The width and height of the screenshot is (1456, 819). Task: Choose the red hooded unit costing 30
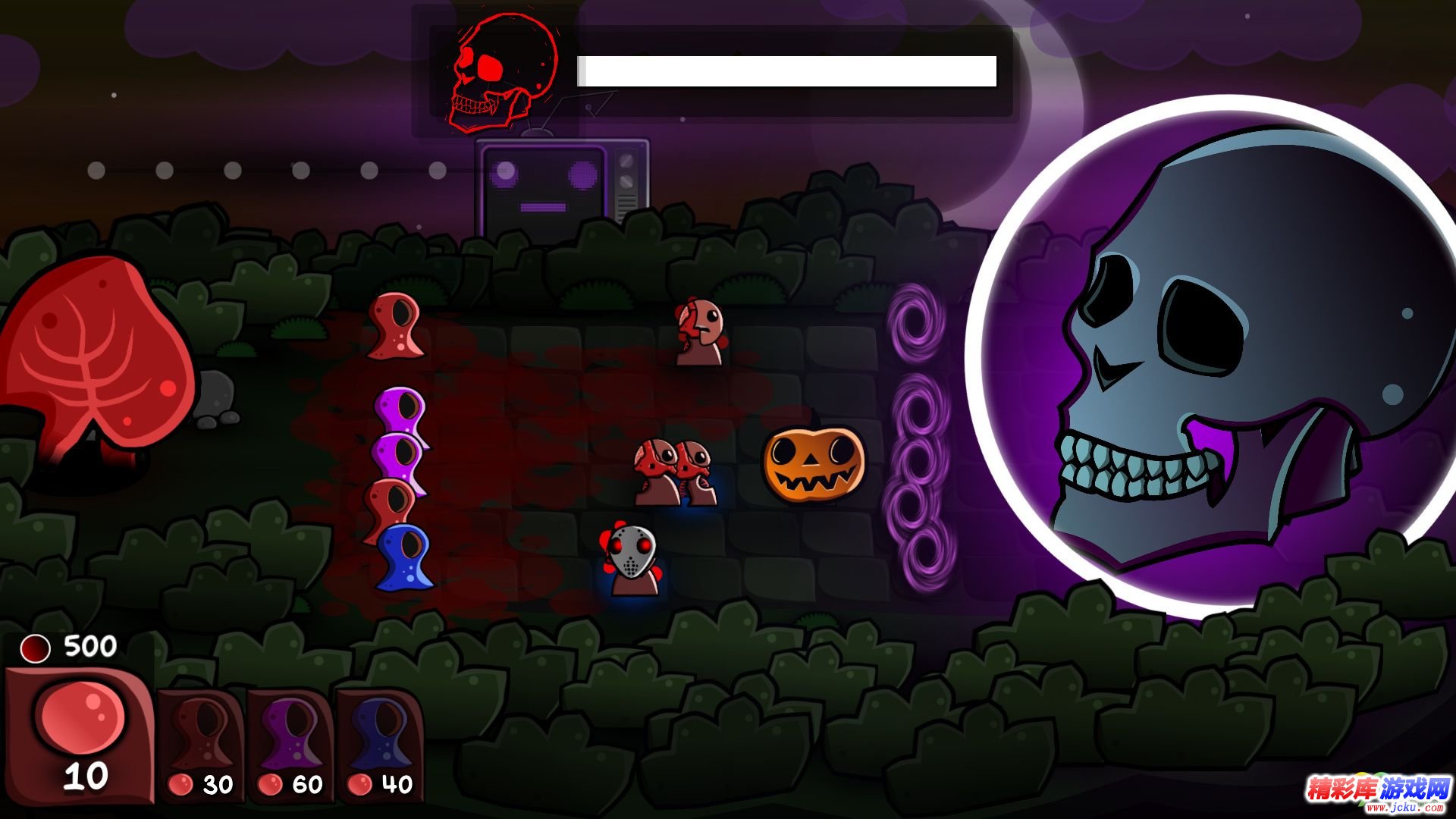pos(201,743)
